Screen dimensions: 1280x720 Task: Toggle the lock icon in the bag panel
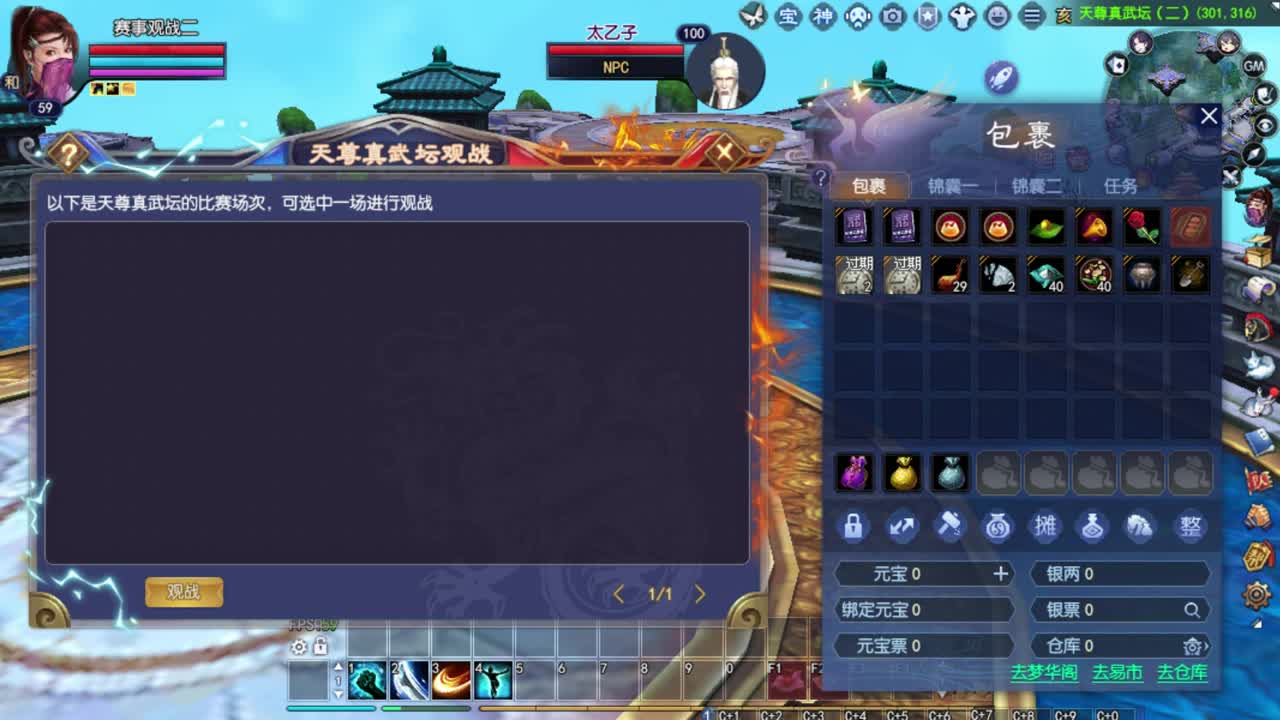coord(852,526)
